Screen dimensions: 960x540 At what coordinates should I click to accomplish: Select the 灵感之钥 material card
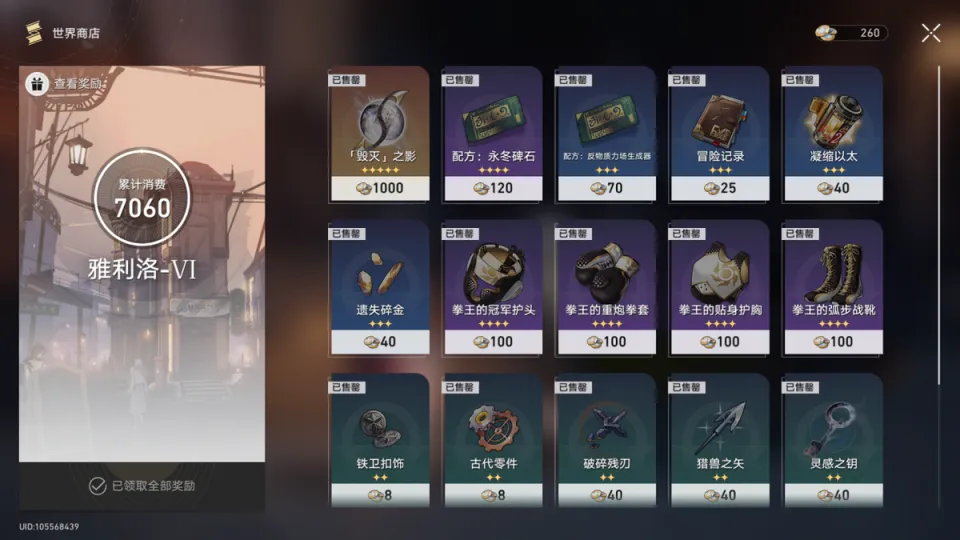pyautogui.click(x=832, y=440)
